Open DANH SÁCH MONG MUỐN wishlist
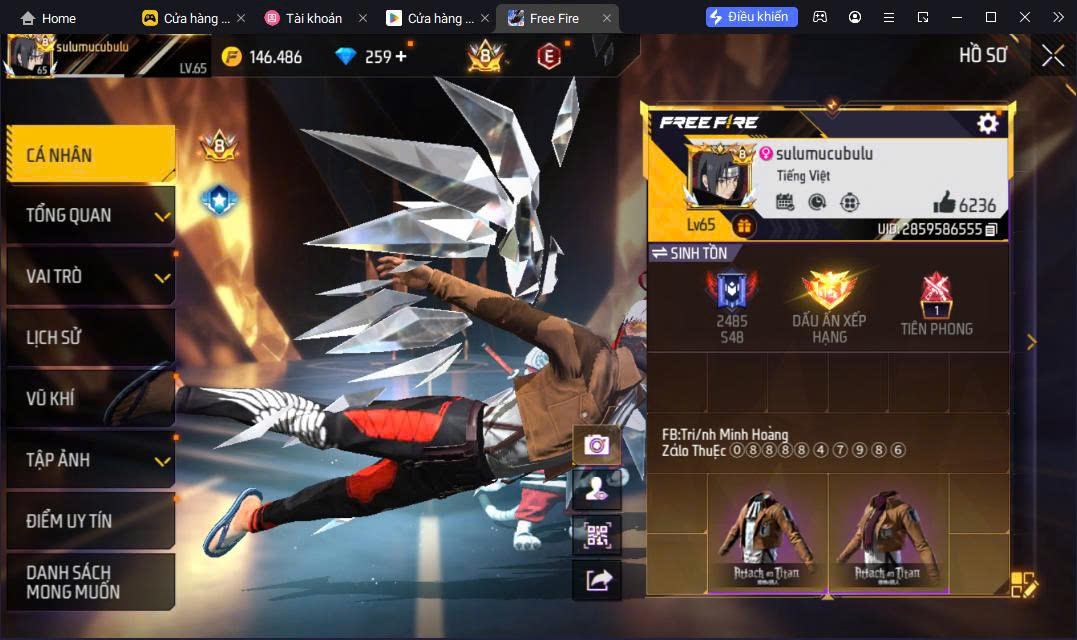 90,582
